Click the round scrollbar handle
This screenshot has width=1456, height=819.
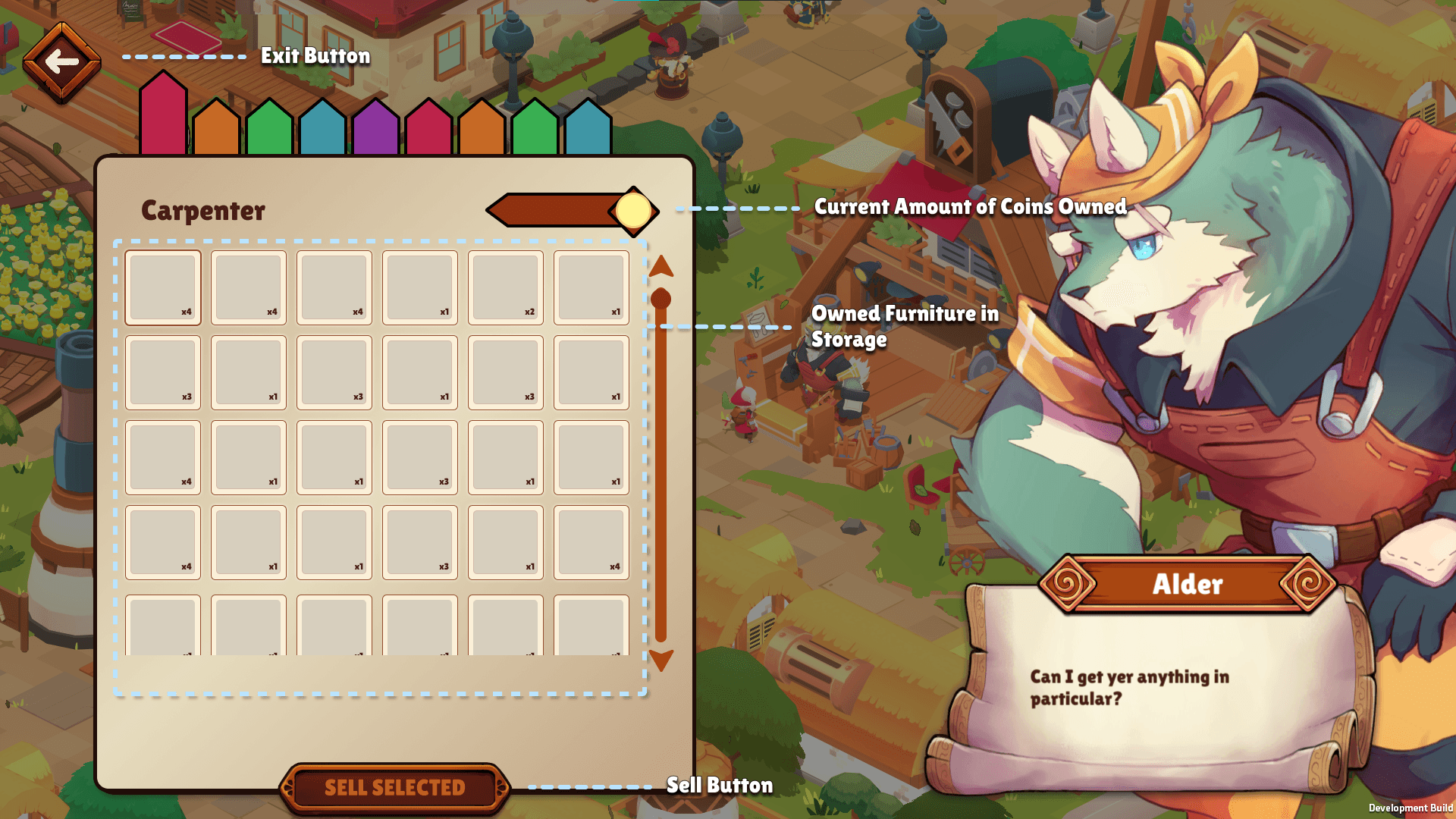pyautogui.click(x=661, y=299)
